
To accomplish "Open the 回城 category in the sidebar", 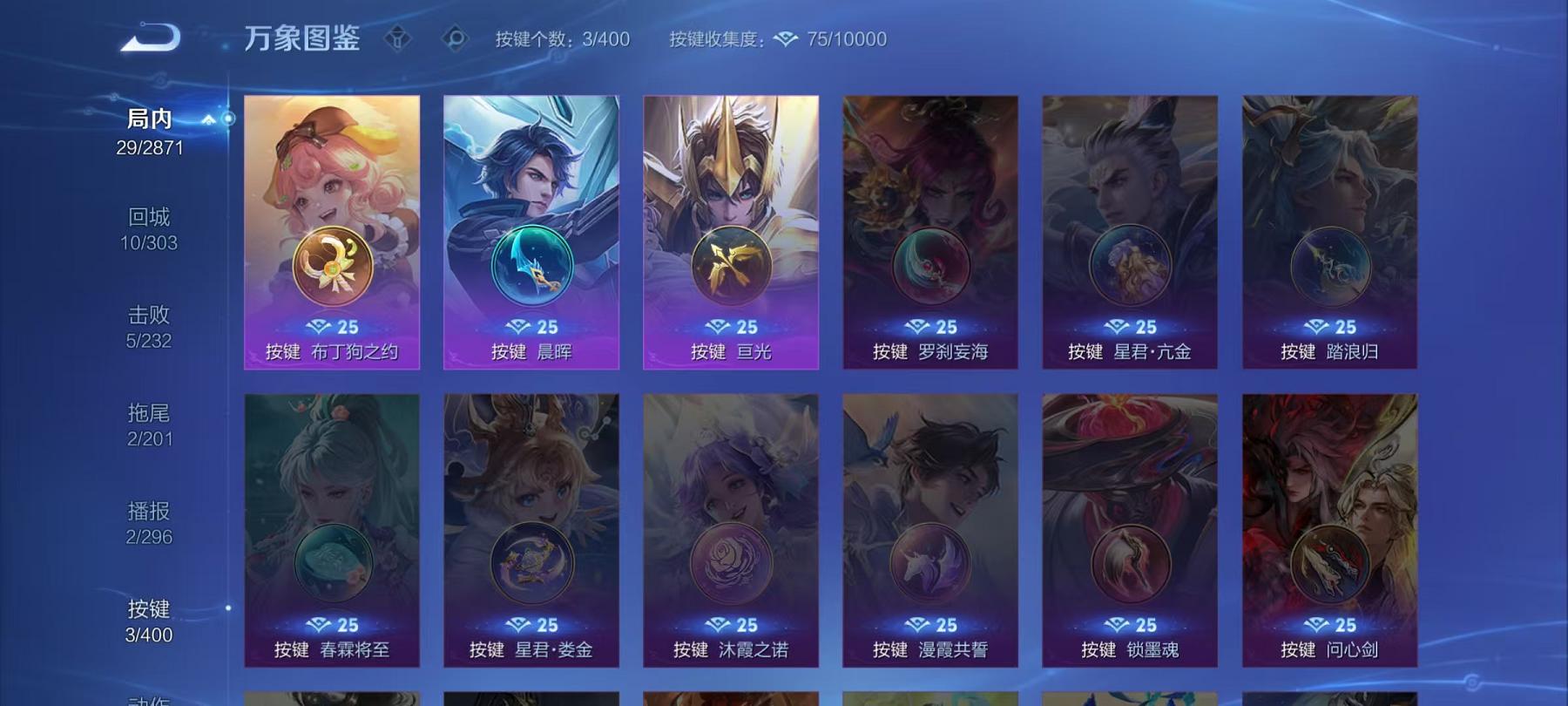I will (146, 221).
